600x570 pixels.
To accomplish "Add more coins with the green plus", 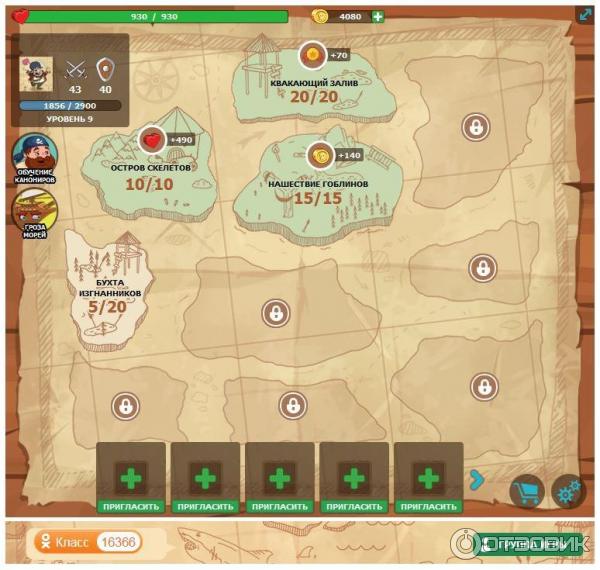I will [378, 16].
